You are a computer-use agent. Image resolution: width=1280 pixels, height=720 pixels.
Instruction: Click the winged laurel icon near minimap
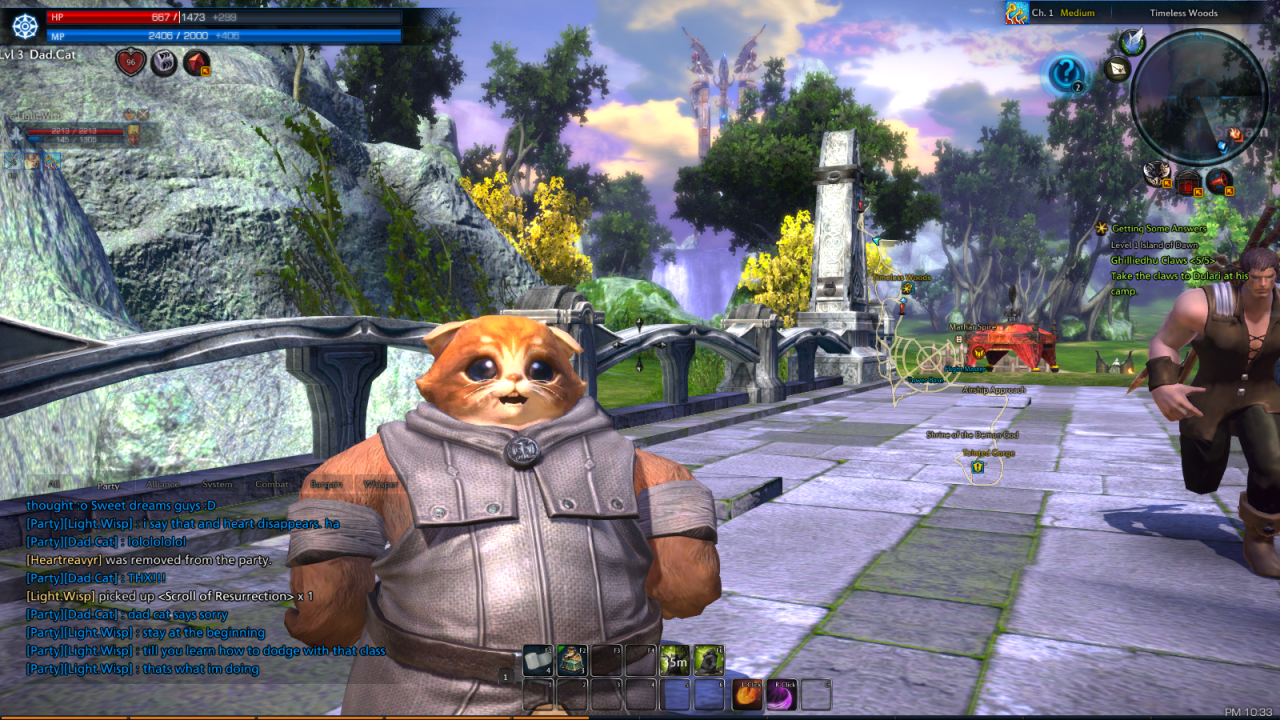pyautogui.click(x=1132, y=41)
